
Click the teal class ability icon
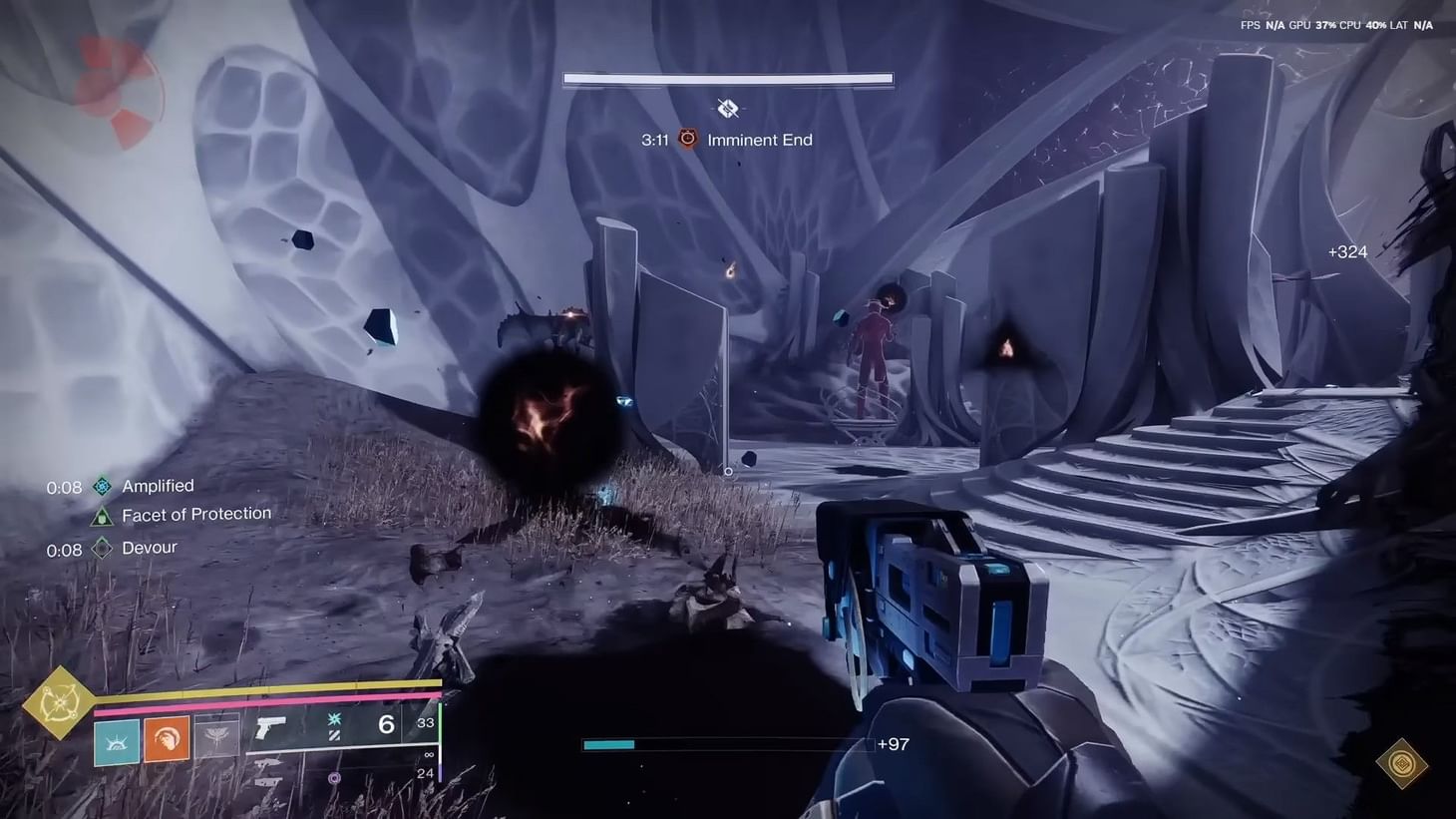(119, 744)
